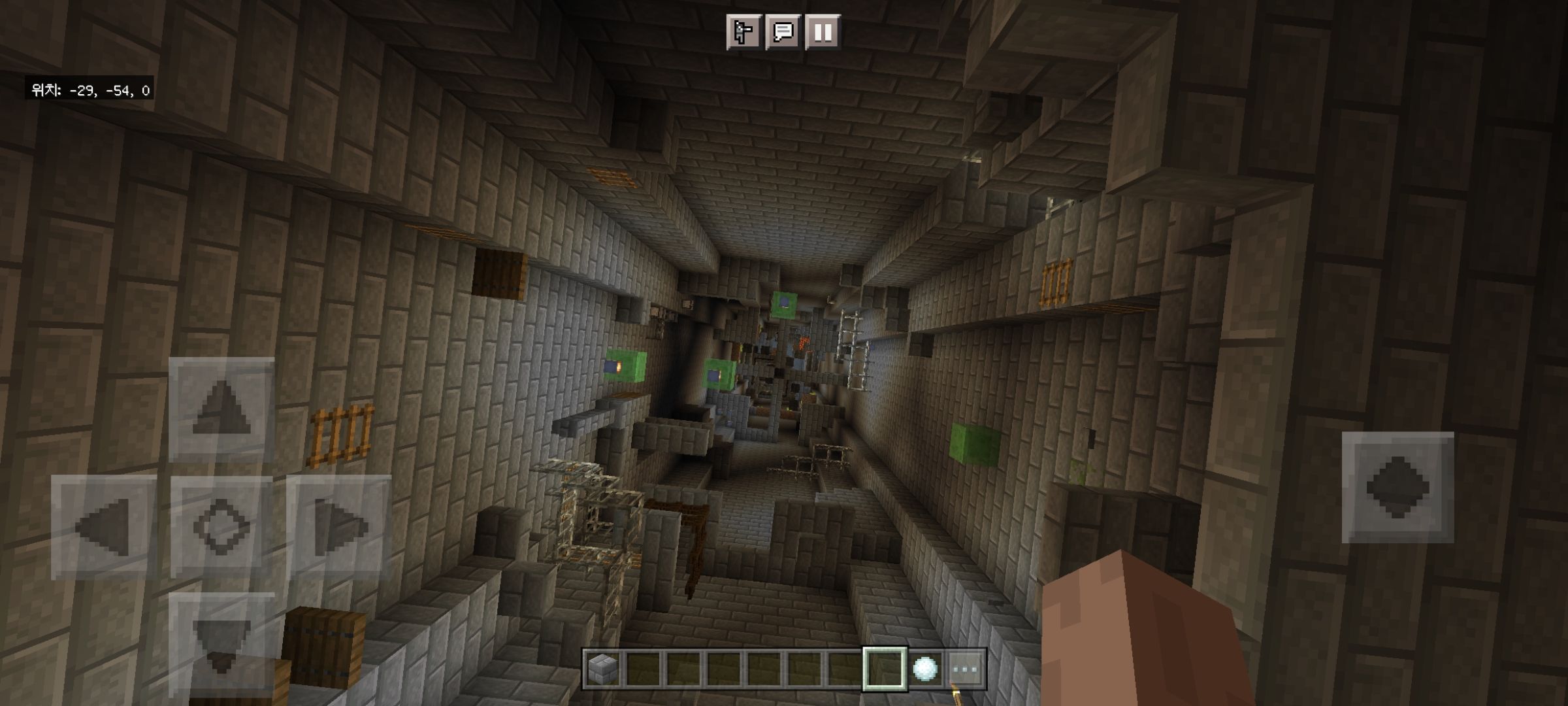Select the snowball hotbar slot
The height and width of the screenshot is (706, 1568).
[925, 669]
